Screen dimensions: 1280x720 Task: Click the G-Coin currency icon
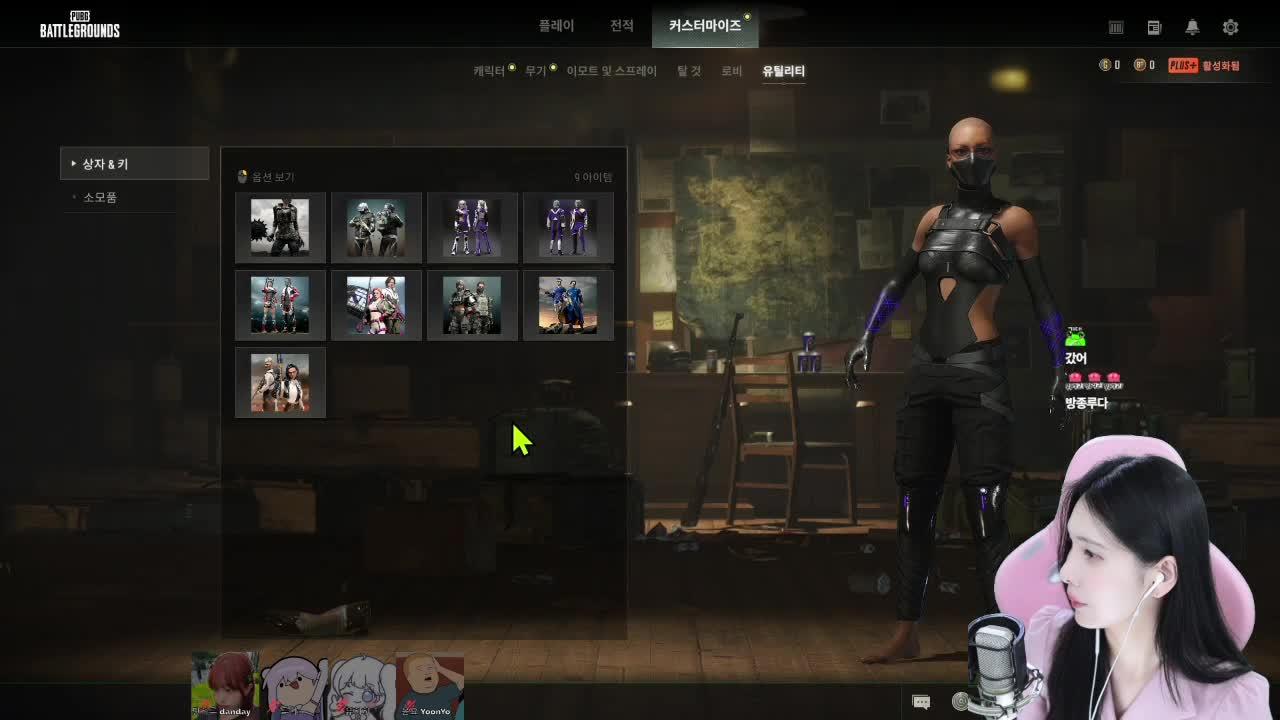point(1103,64)
